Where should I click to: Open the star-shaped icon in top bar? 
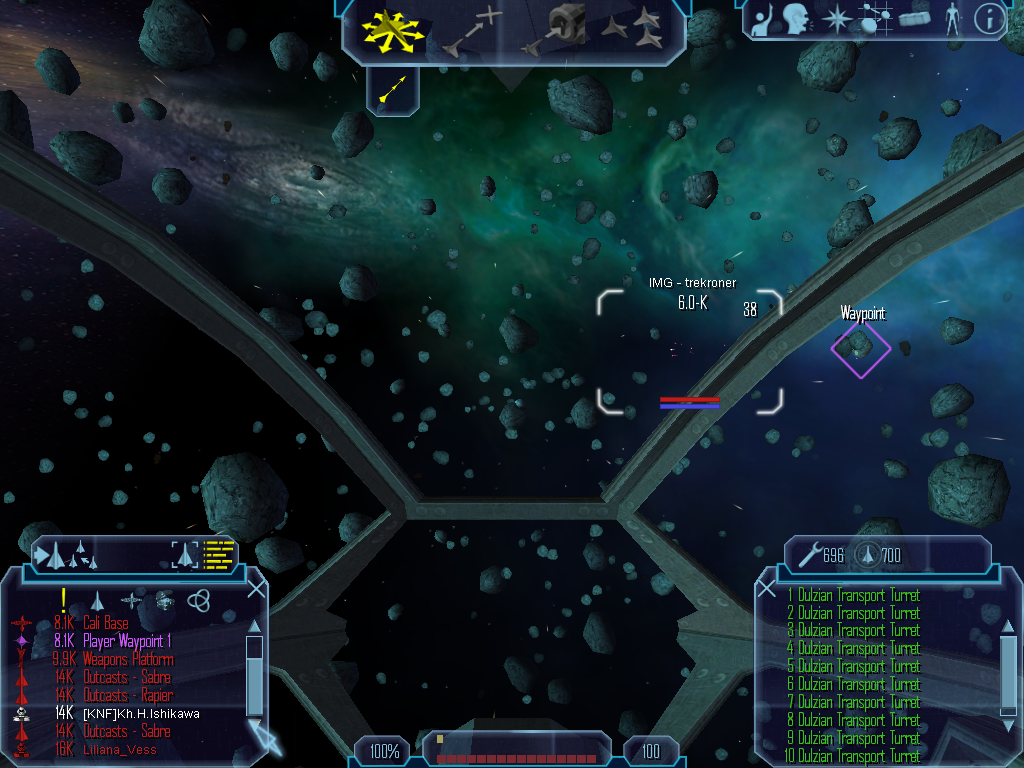[834, 19]
